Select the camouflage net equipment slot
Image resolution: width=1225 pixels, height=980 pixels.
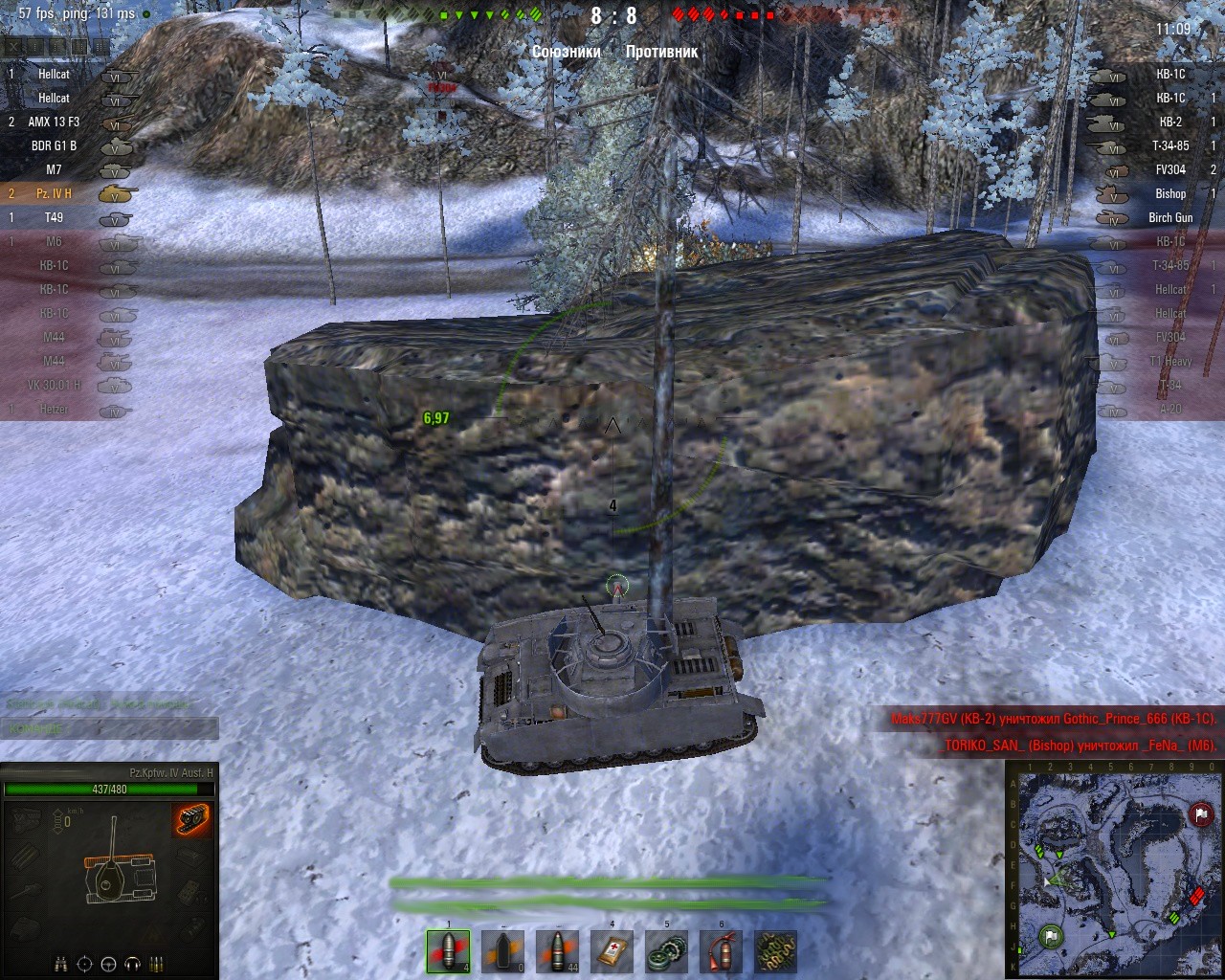[x=775, y=951]
